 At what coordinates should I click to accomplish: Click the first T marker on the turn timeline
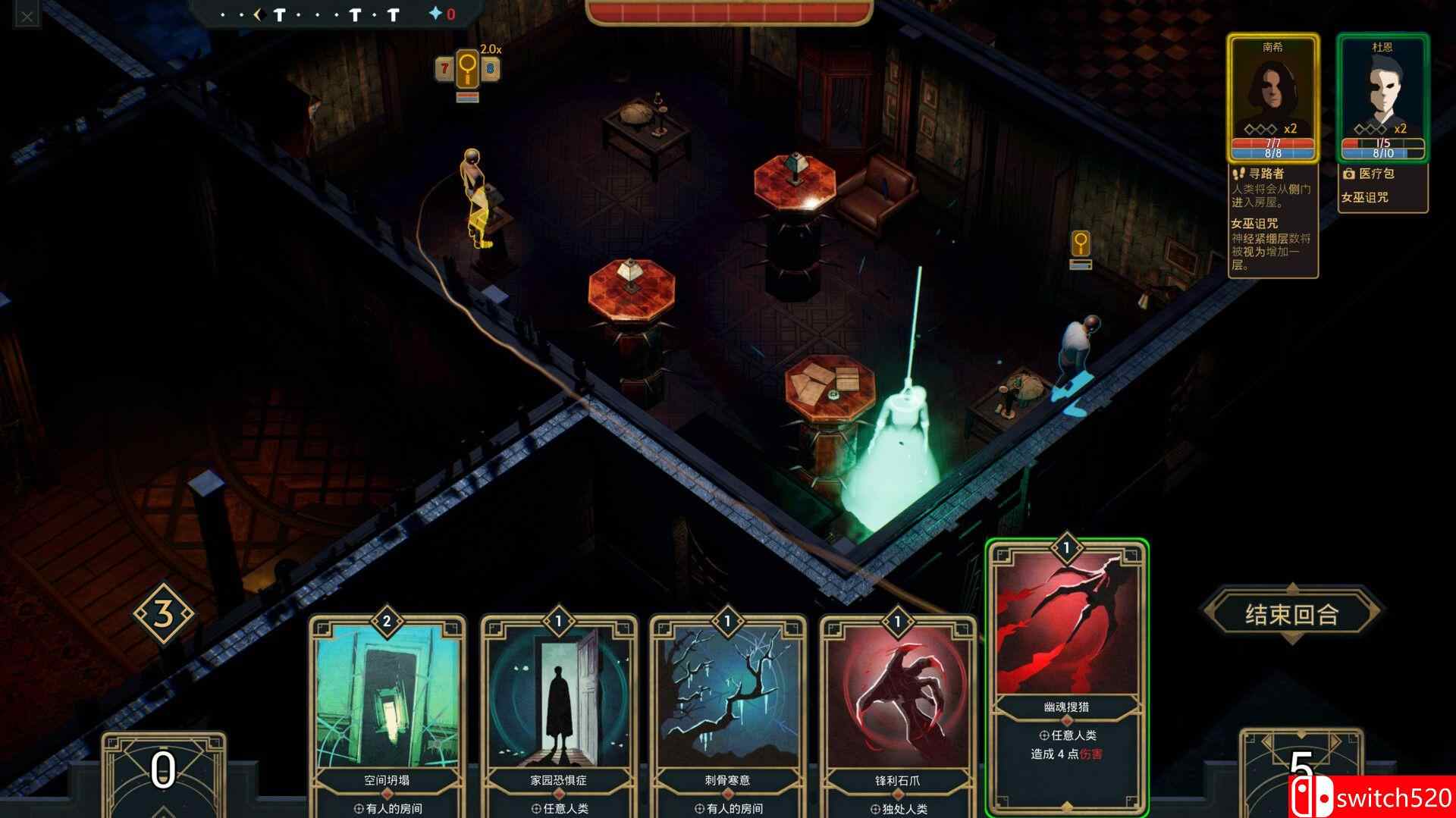(x=278, y=14)
